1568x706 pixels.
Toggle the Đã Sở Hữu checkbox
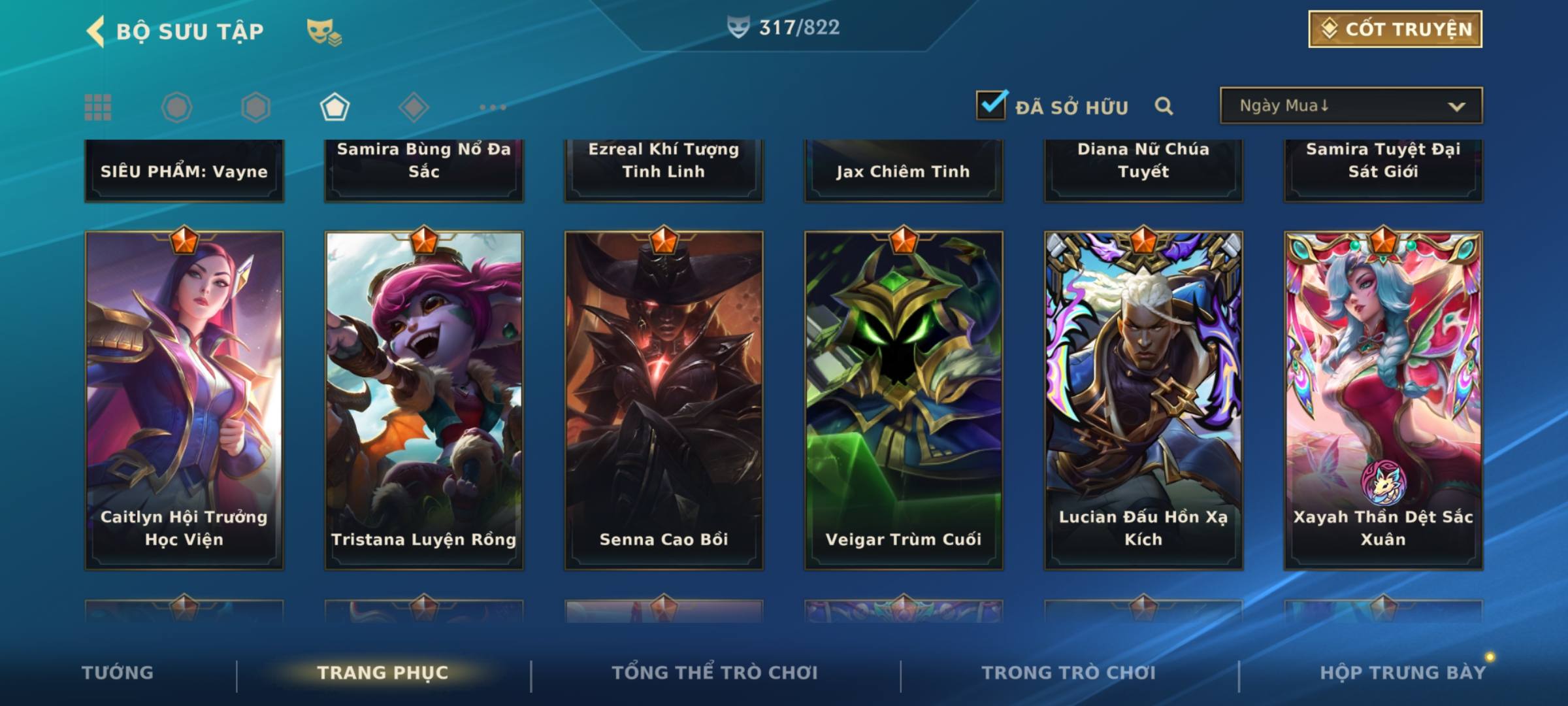point(991,106)
